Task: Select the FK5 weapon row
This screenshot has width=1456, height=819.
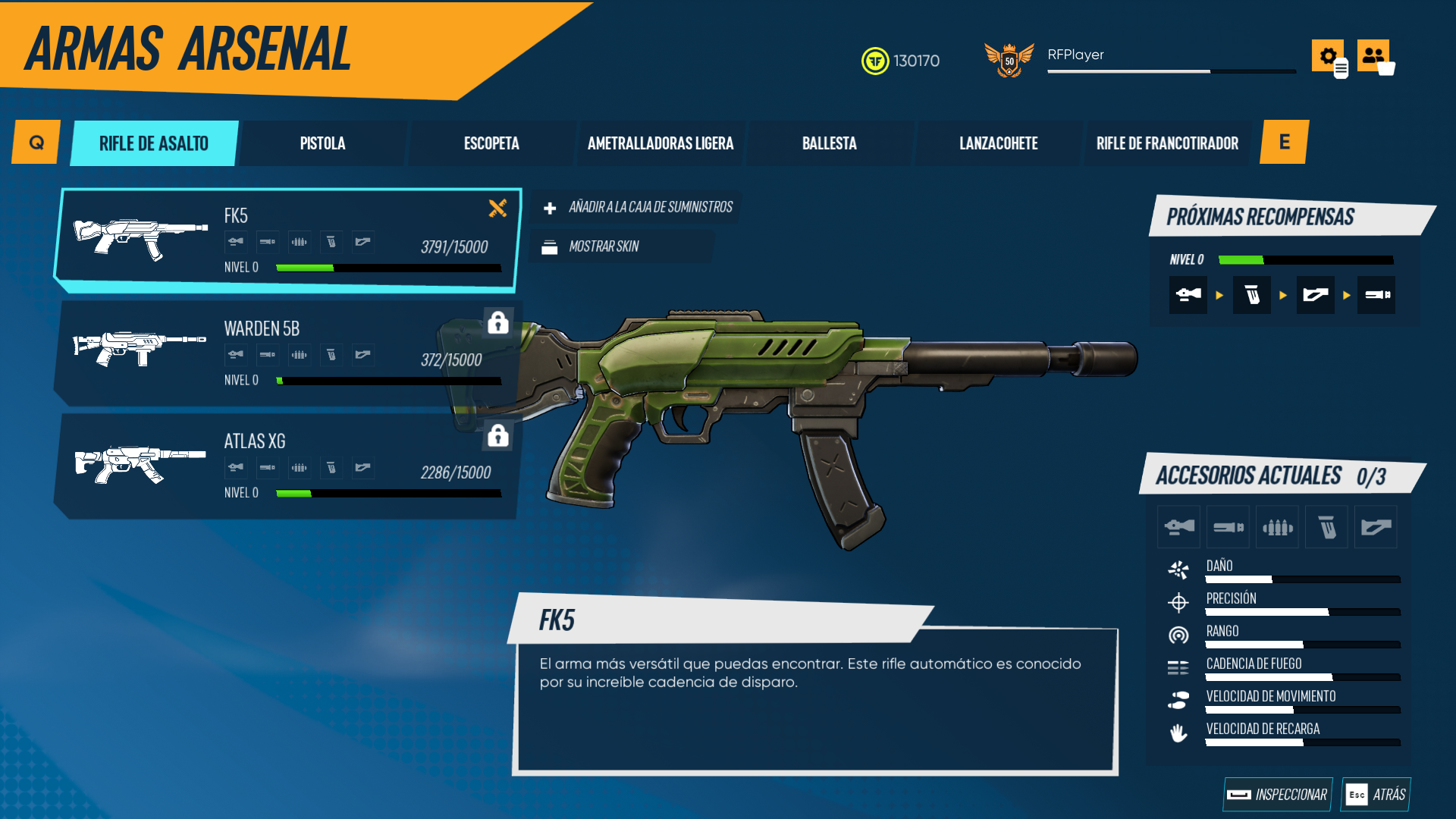Action: click(287, 240)
